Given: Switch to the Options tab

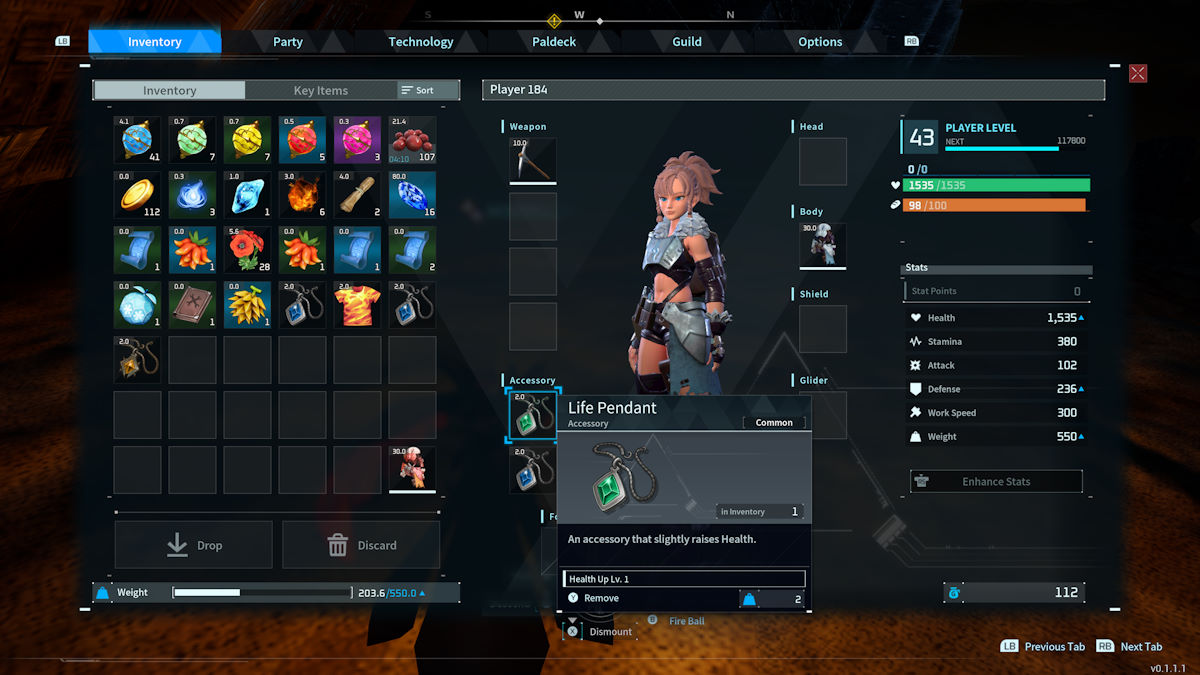Looking at the screenshot, I should click(x=820, y=42).
